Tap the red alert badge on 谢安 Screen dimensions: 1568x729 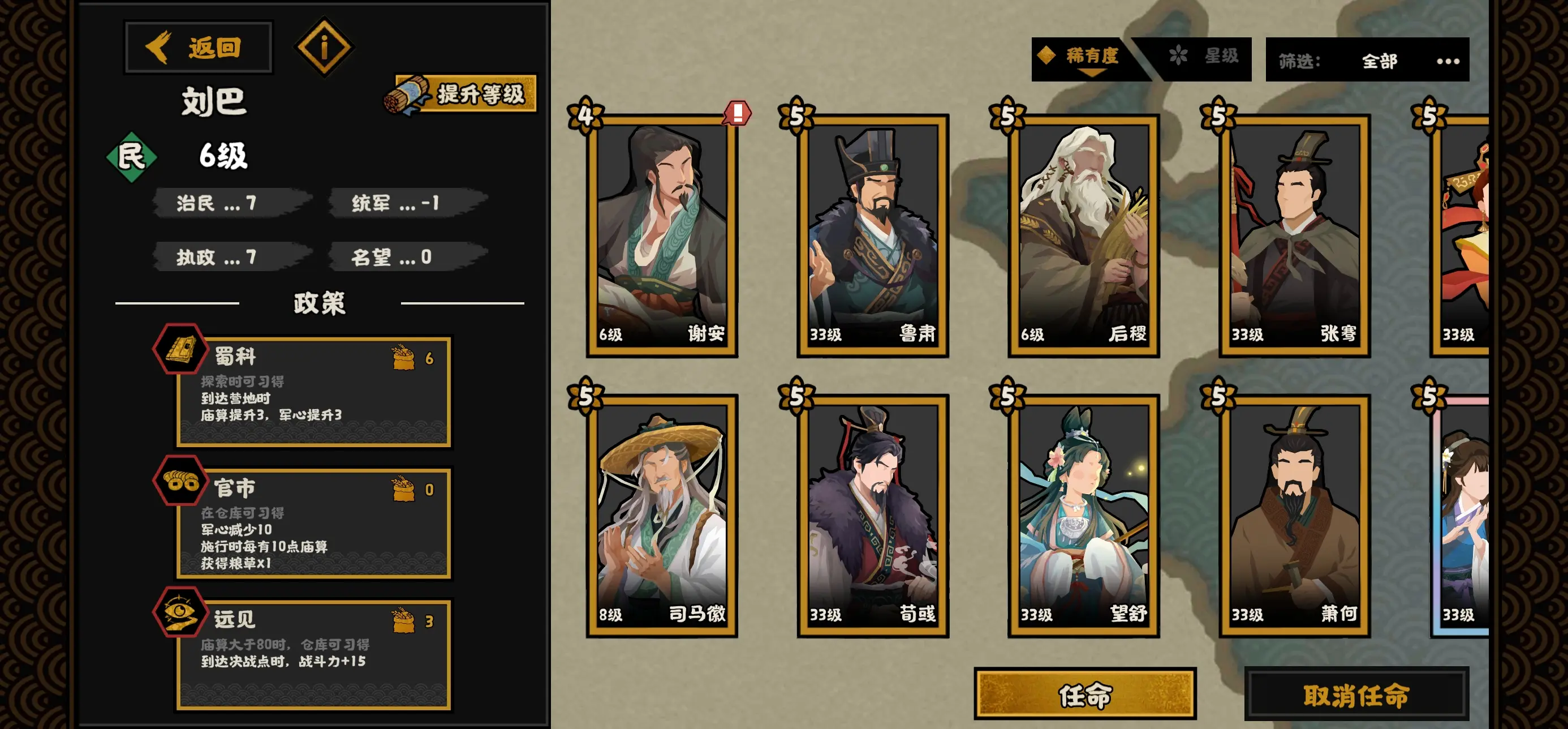[x=738, y=113]
